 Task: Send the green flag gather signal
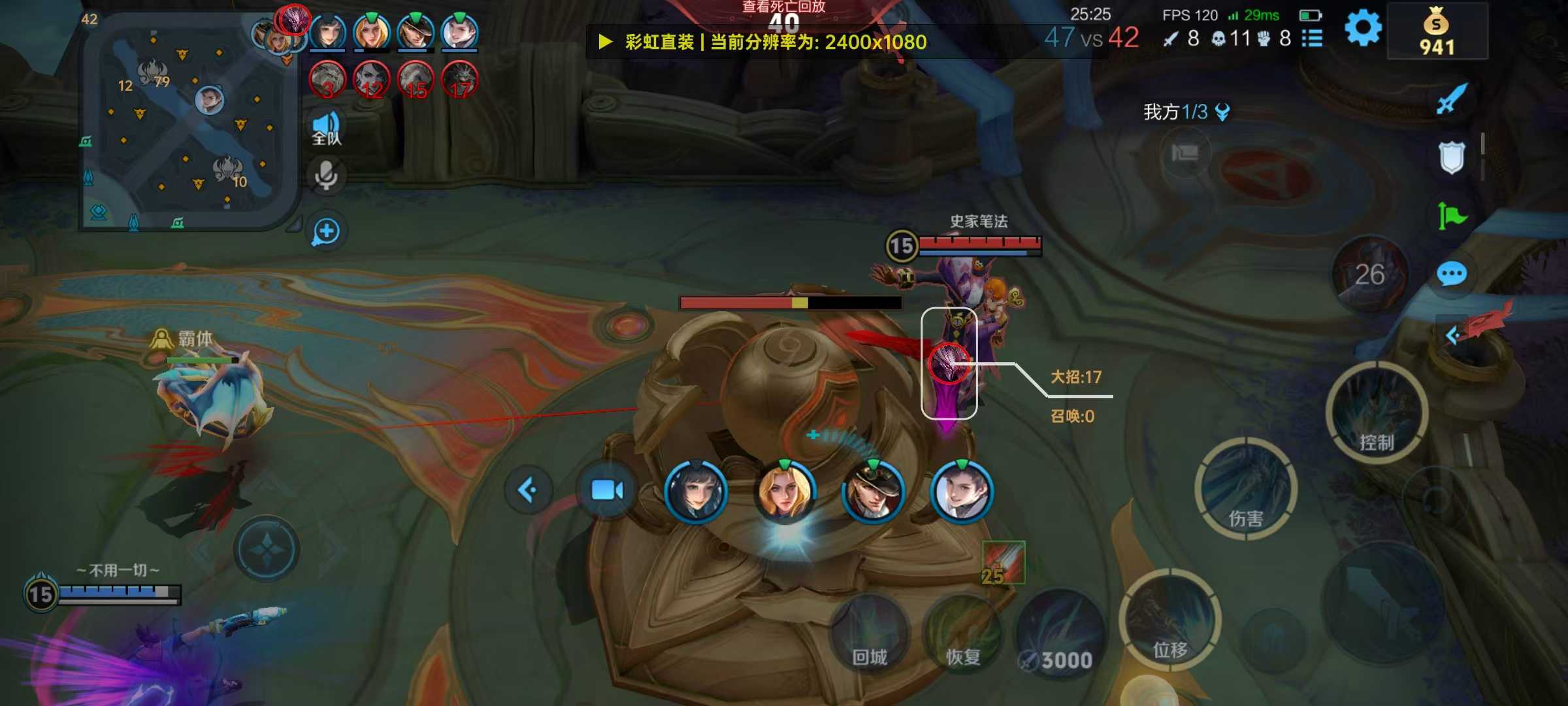coord(1452,216)
